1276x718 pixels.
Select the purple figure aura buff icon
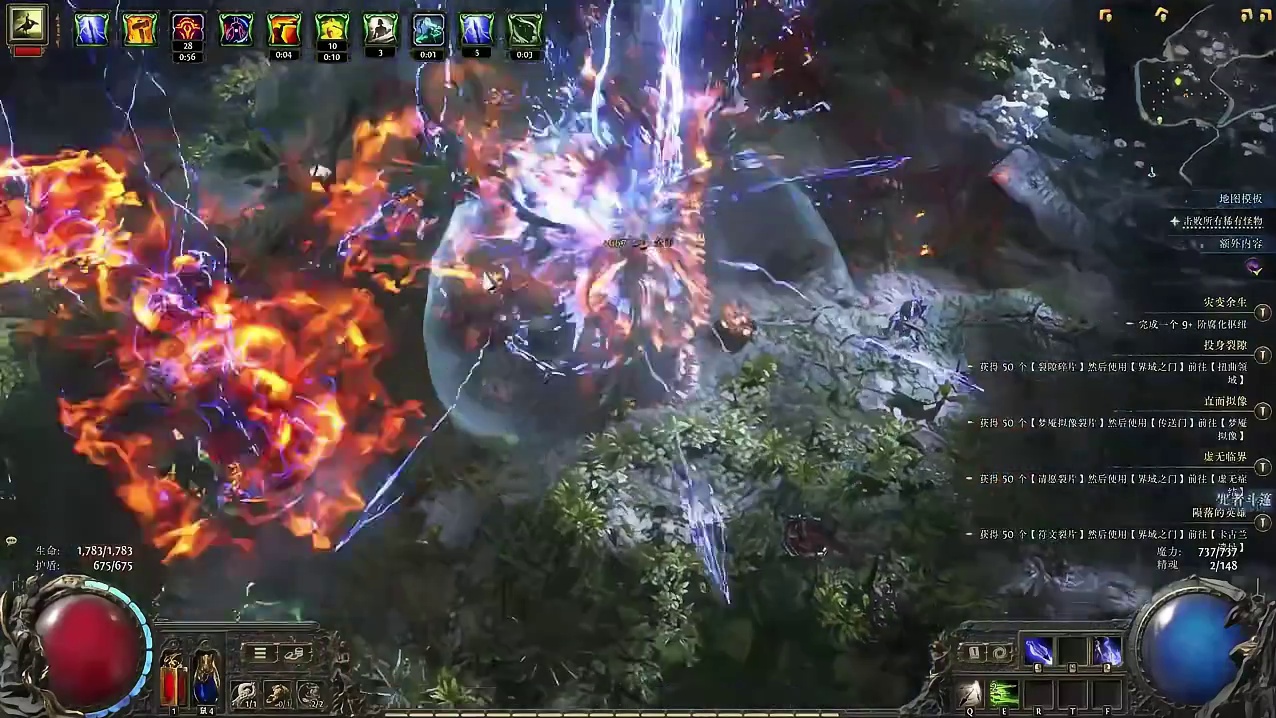pyautogui.click(x=236, y=29)
